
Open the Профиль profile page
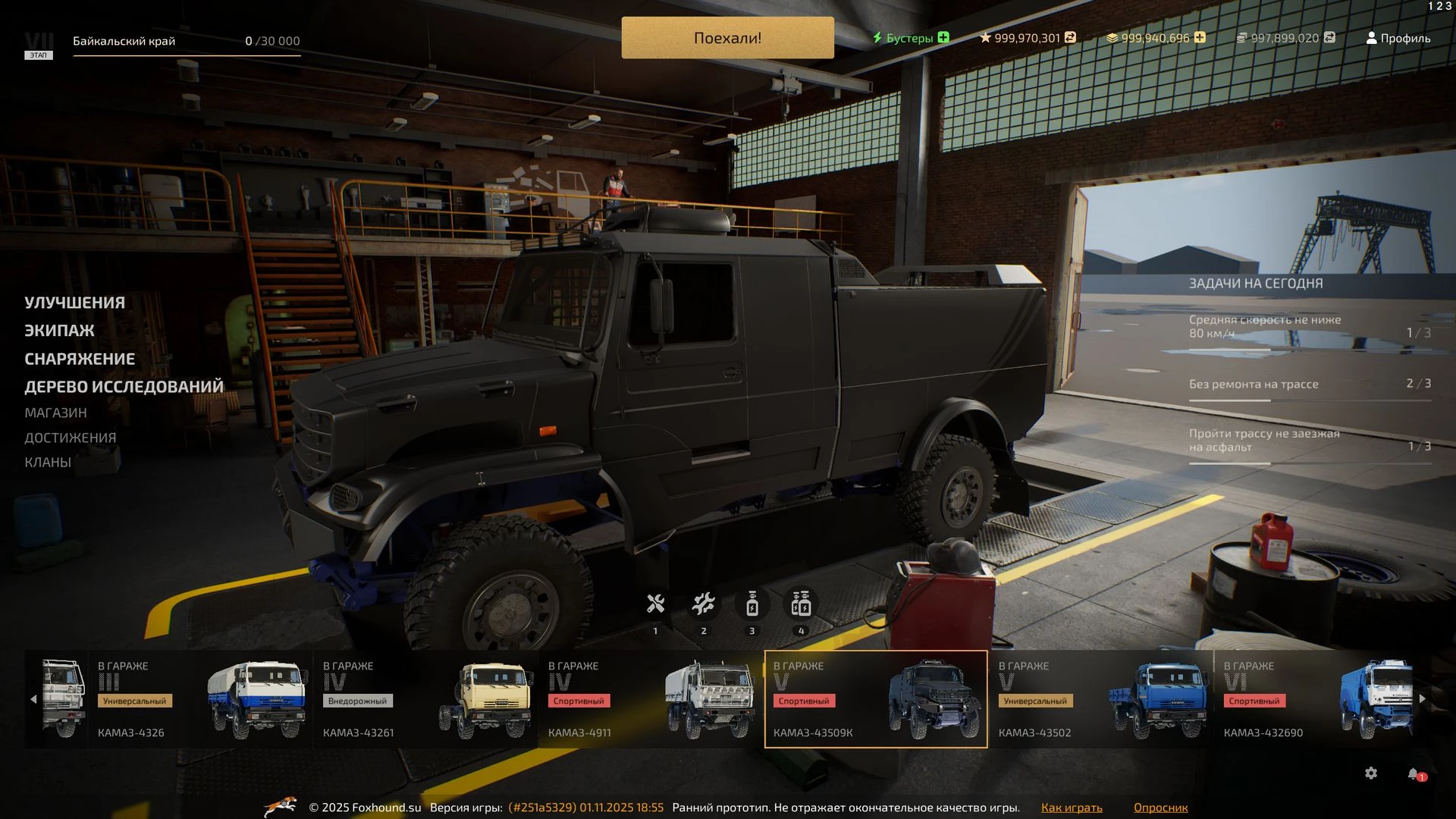click(1398, 38)
